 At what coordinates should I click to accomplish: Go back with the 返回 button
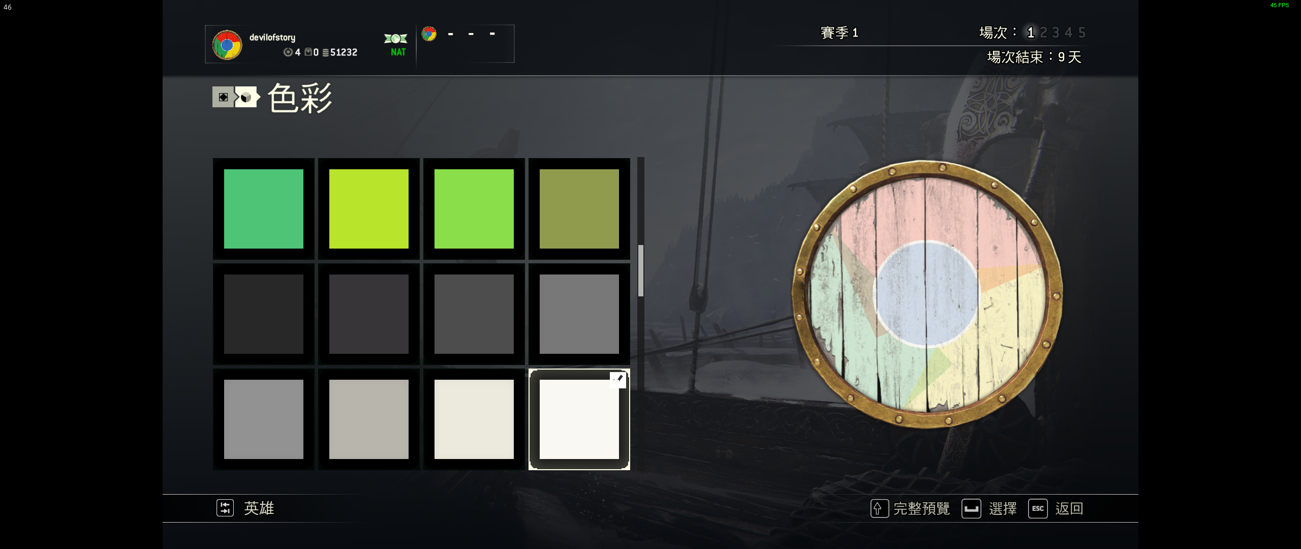[x=1056, y=509]
